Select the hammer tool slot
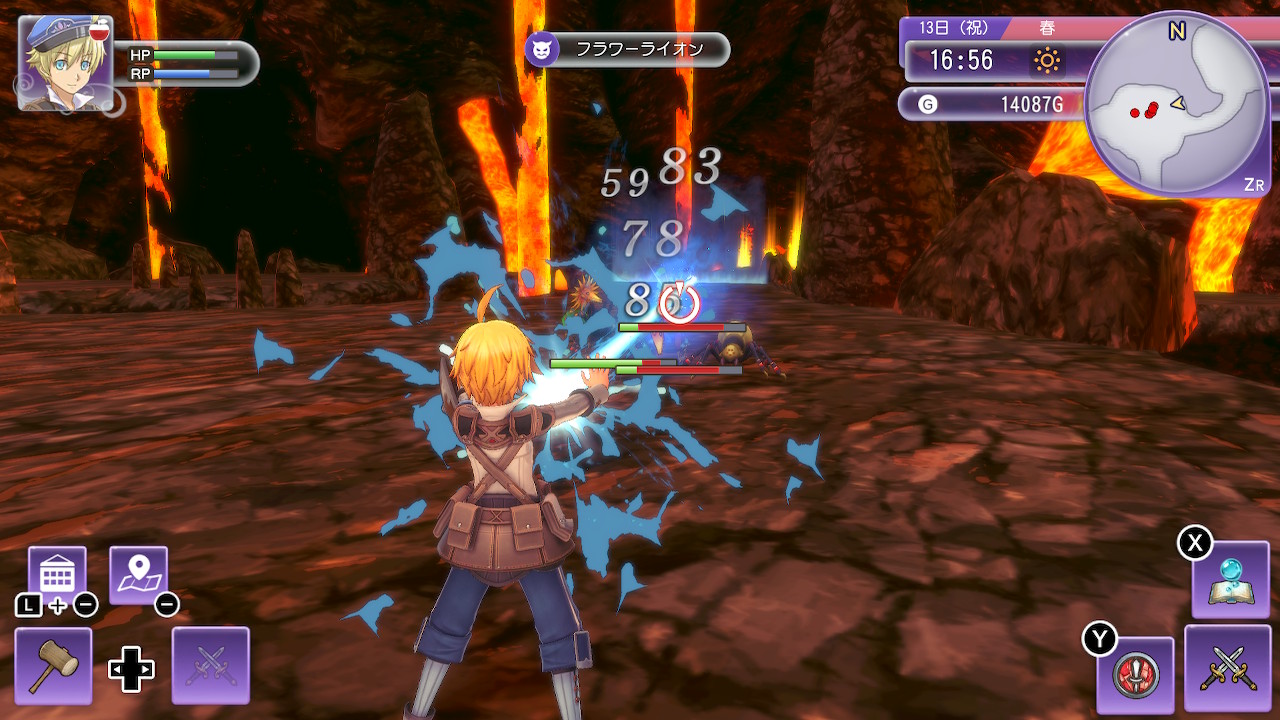Screen dimensions: 1280x720 tap(53, 665)
